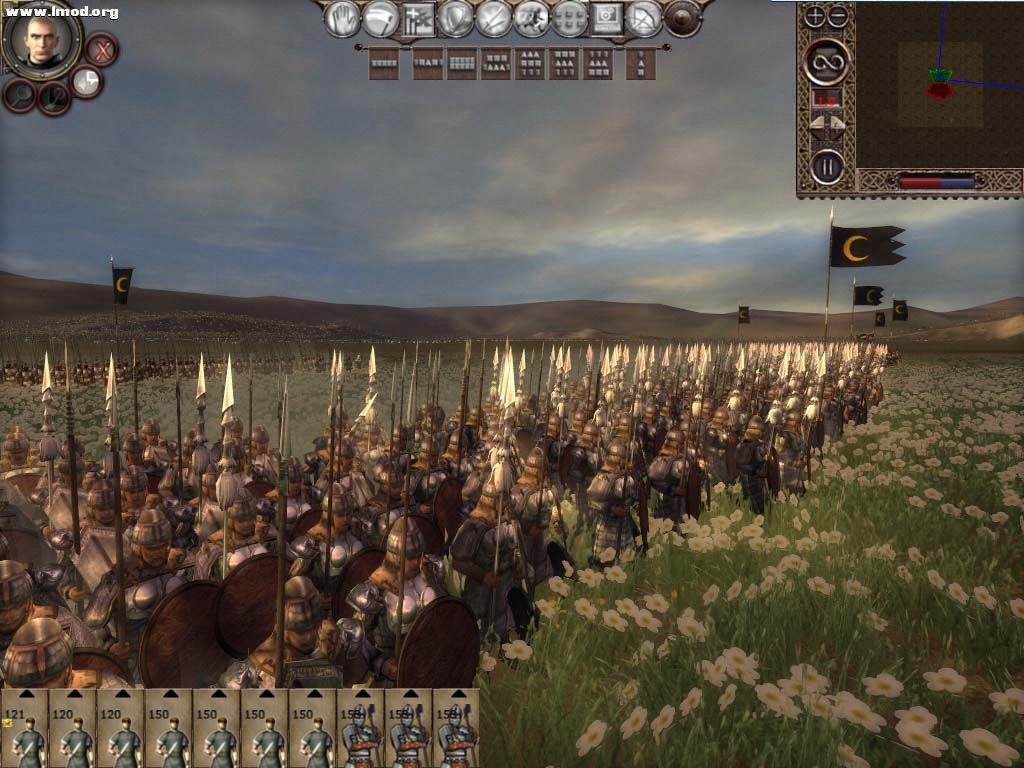Click the infinity symbol speed button
The height and width of the screenshot is (768, 1024).
click(x=827, y=62)
